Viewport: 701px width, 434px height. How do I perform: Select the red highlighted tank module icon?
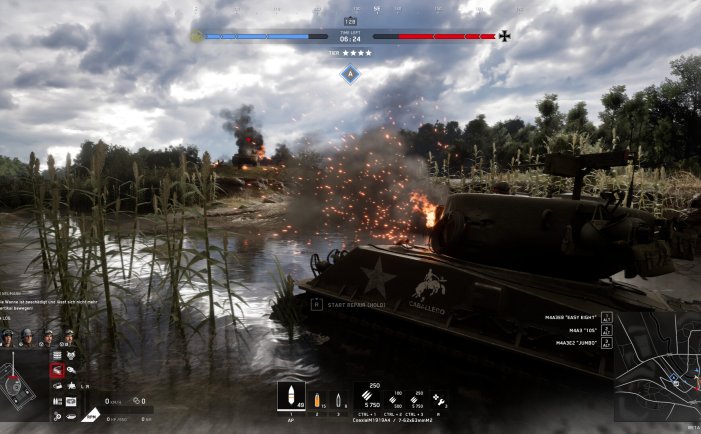[57, 370]
